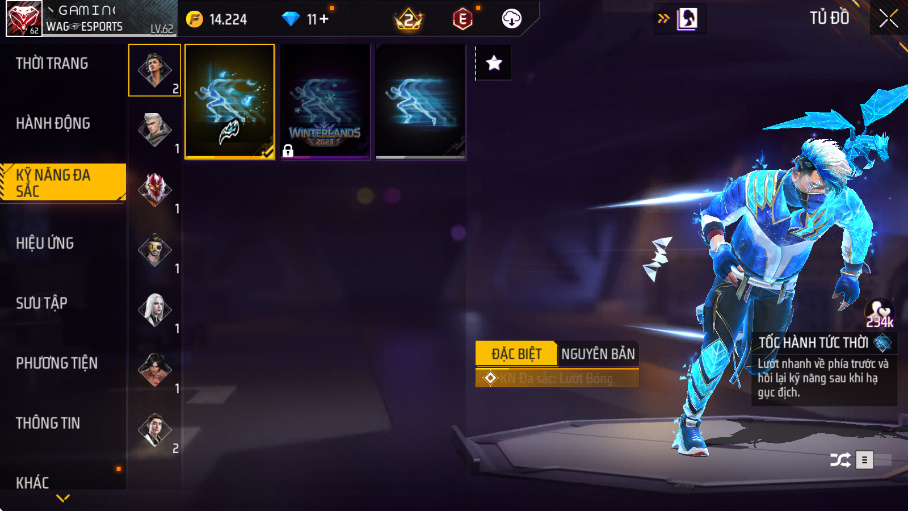The image size is (908, 511).
Task: Close the Tủ Đồ vault screen
Action: [888, 18]
